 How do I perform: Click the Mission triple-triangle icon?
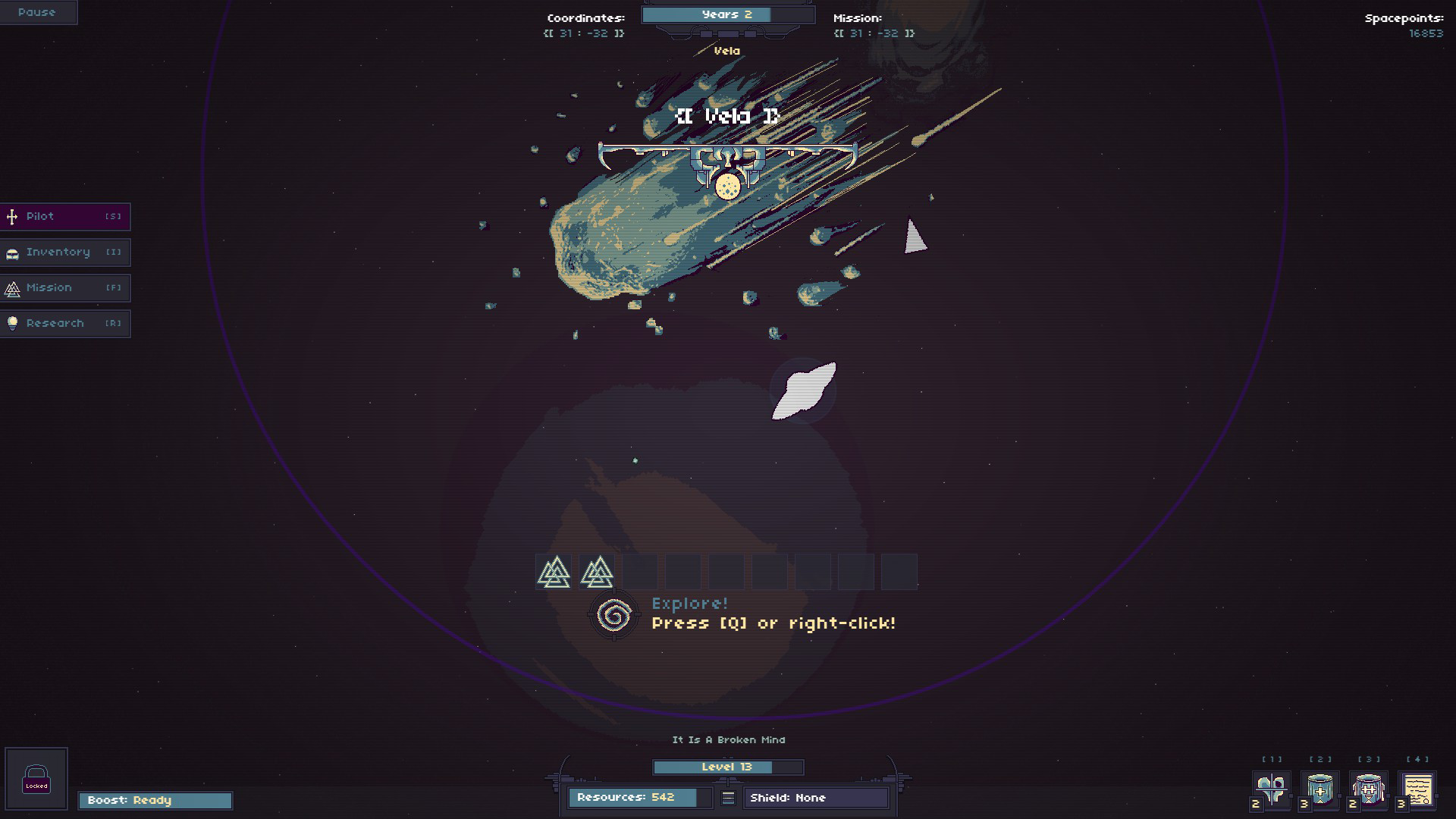(11, 287)
